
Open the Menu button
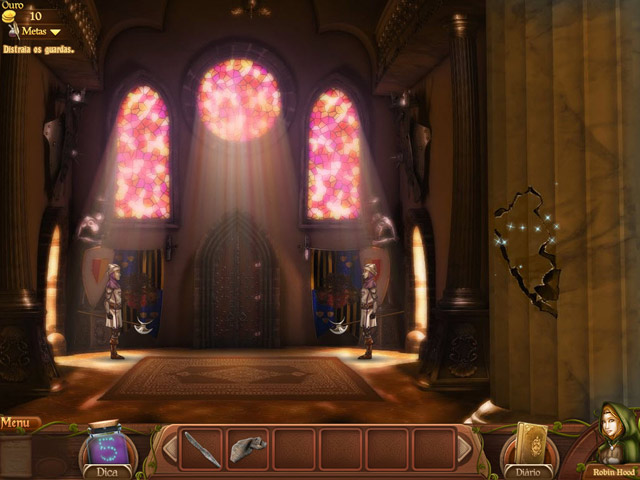(17, 423)
